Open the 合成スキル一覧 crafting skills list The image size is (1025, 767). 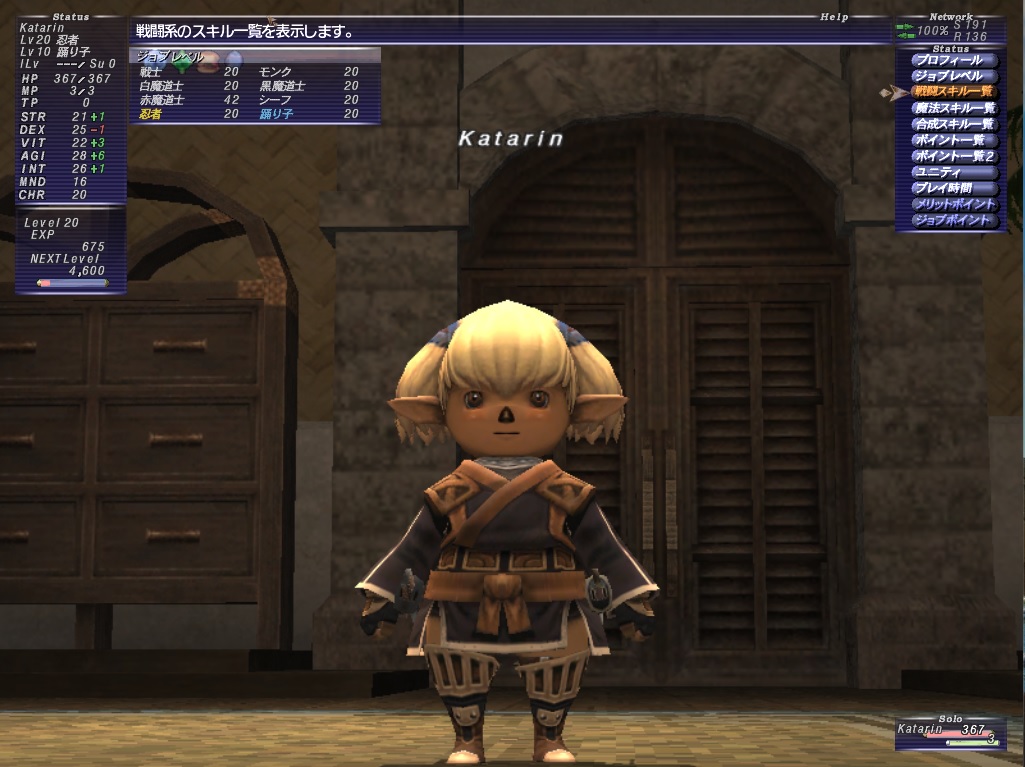(953, 124)
